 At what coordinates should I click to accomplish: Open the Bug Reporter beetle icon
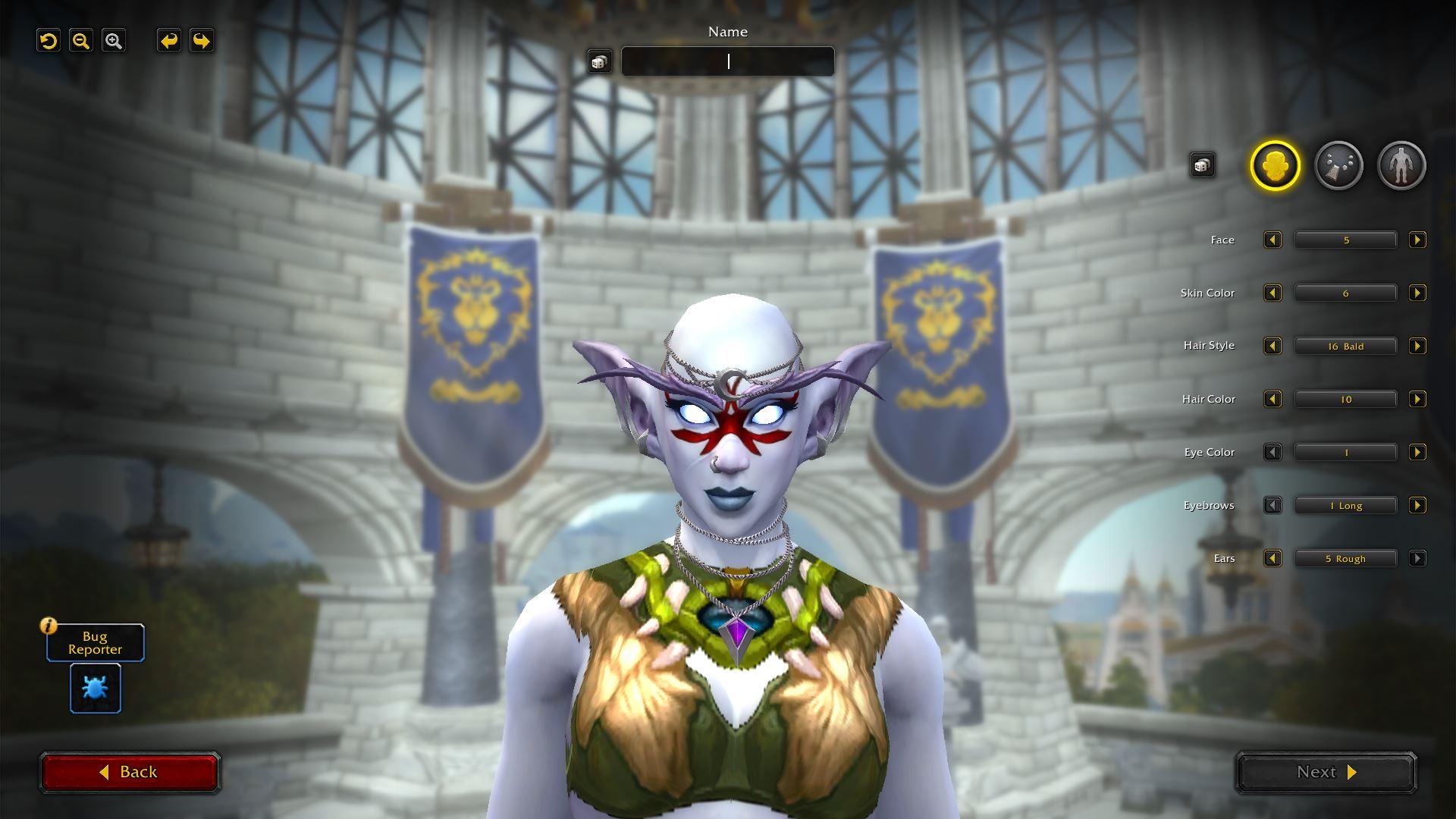96,688
